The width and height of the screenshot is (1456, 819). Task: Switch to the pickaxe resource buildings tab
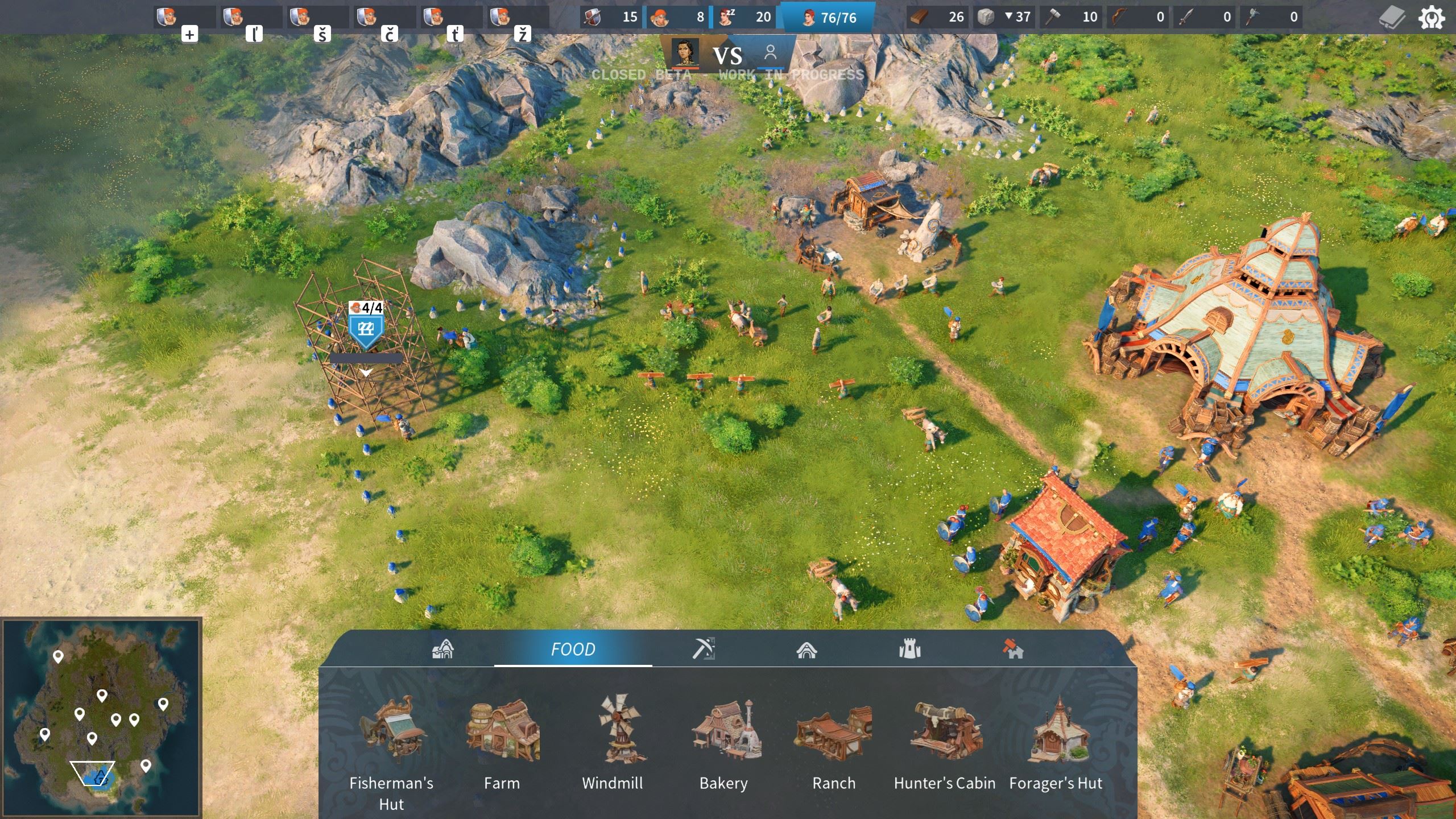coord(704,649)
